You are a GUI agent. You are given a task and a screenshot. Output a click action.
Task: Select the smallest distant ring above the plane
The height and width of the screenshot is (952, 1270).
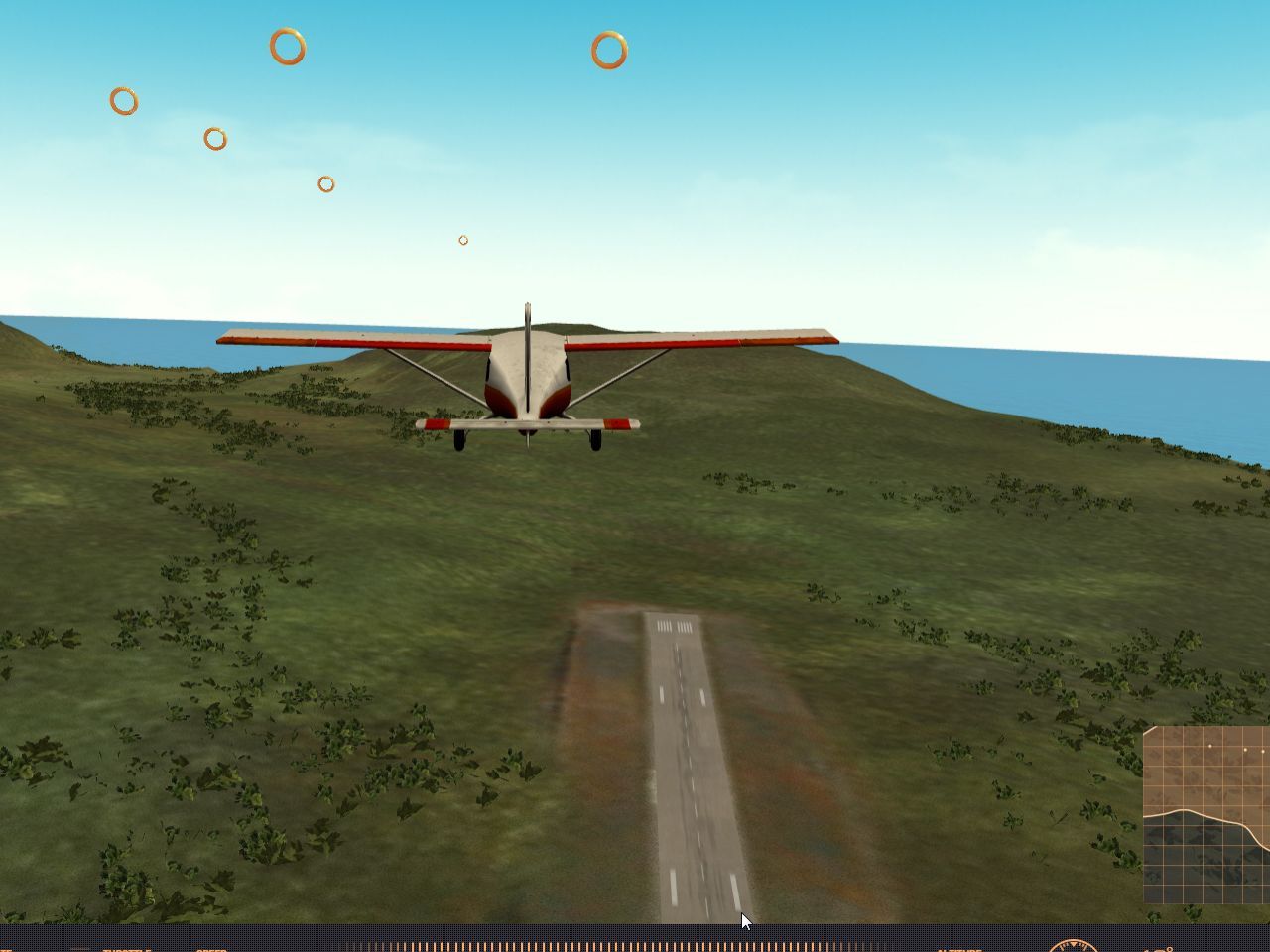(462, 239)
